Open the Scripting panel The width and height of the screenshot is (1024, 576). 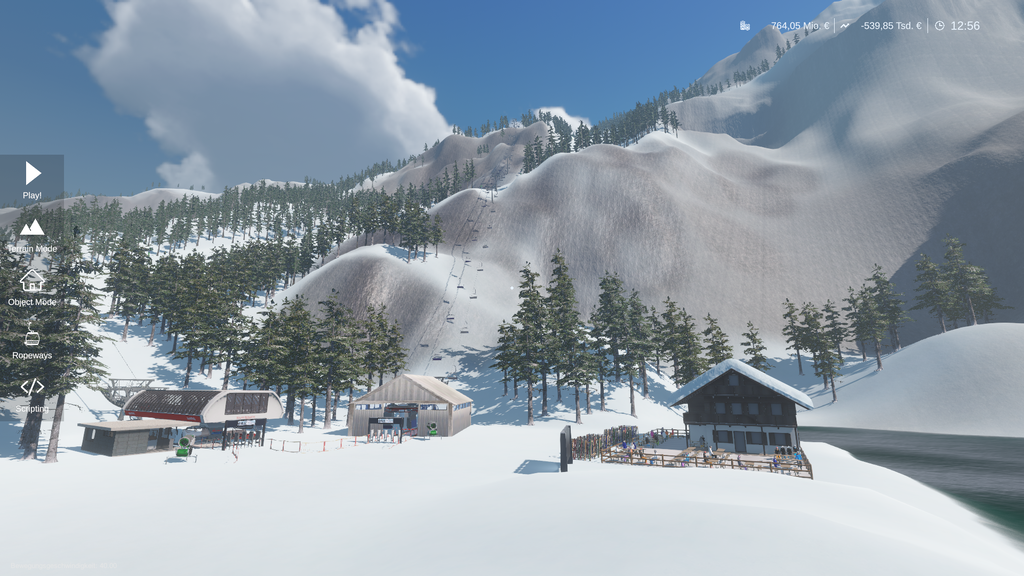pyautogui.click(x=32, y=393)
